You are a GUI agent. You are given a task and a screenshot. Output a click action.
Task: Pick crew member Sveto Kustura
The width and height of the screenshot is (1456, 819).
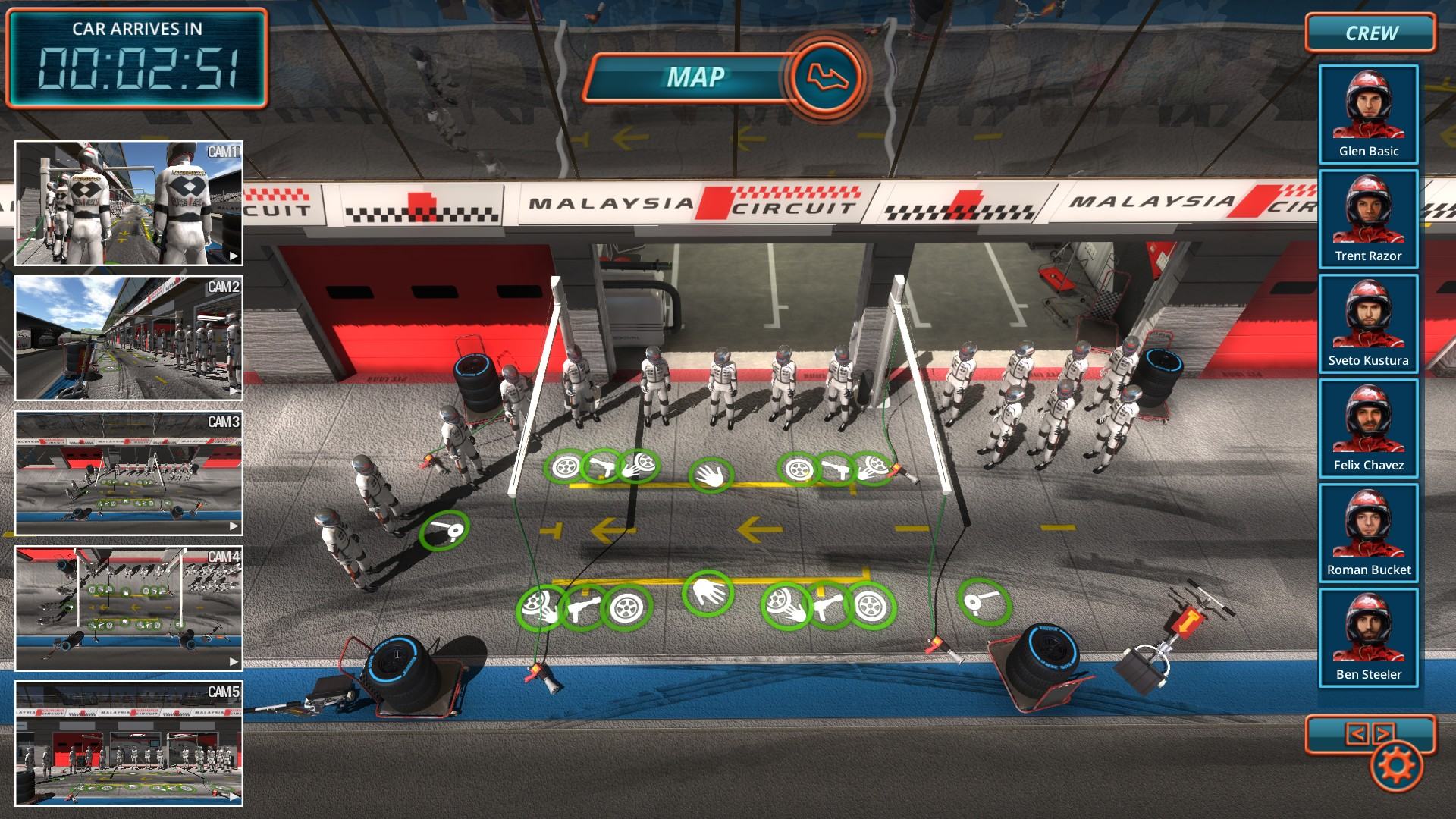pos(1368,323)
